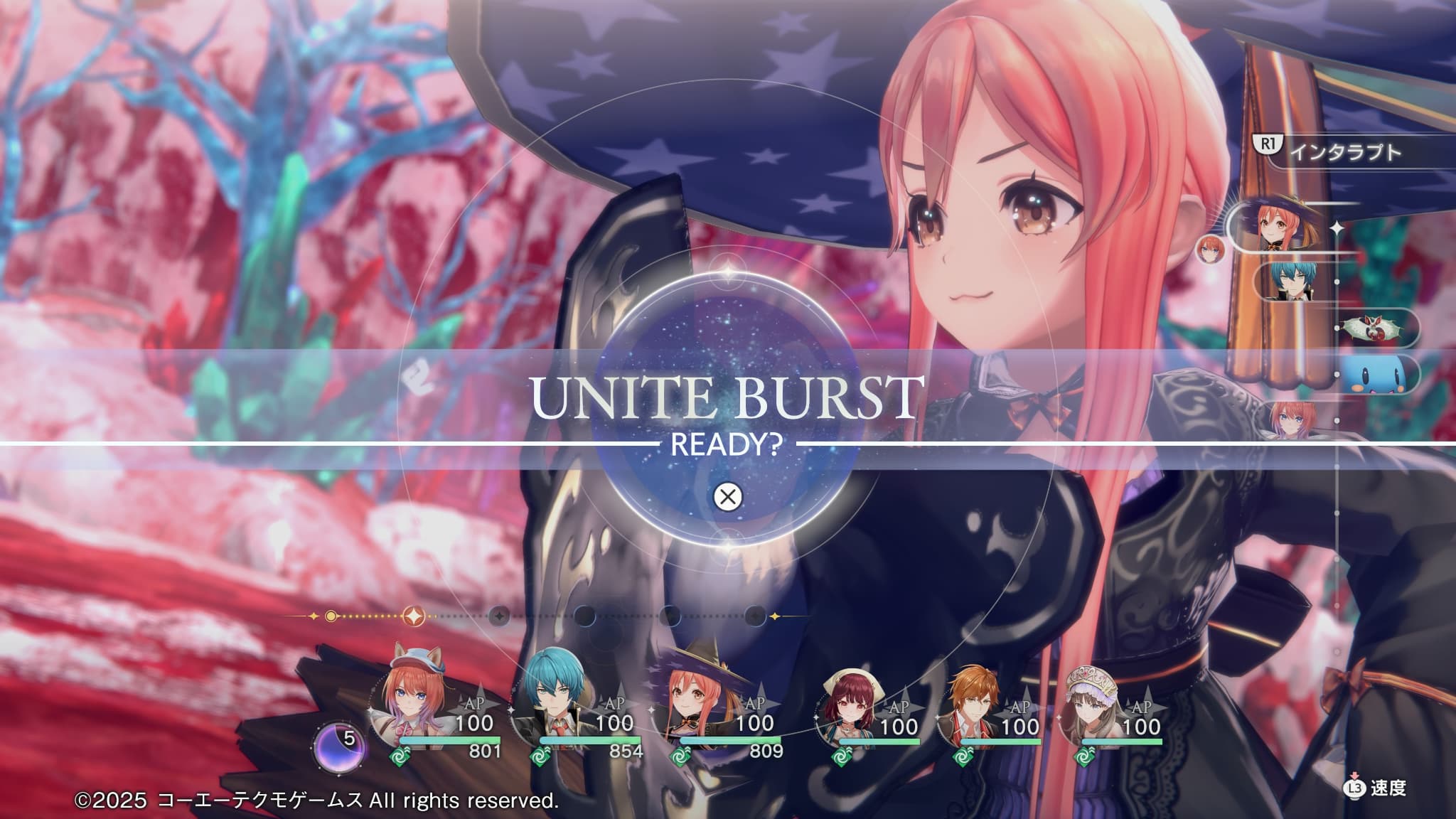The height and width of the screenshot is (819, 1456).
Task: Toggle the 速度 battle speed control
Action: [1375, 788]
